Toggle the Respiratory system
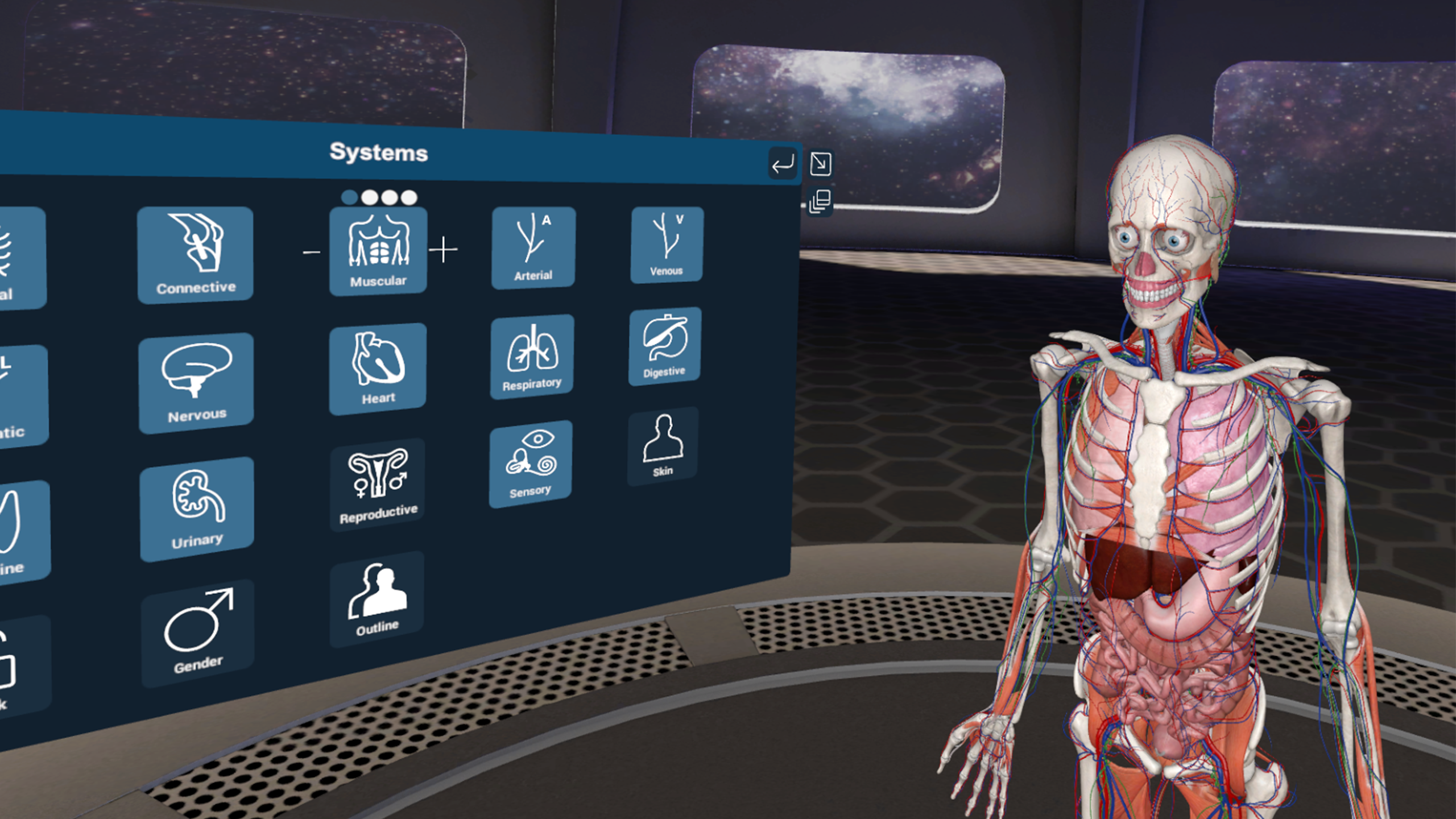 point(532,357)
